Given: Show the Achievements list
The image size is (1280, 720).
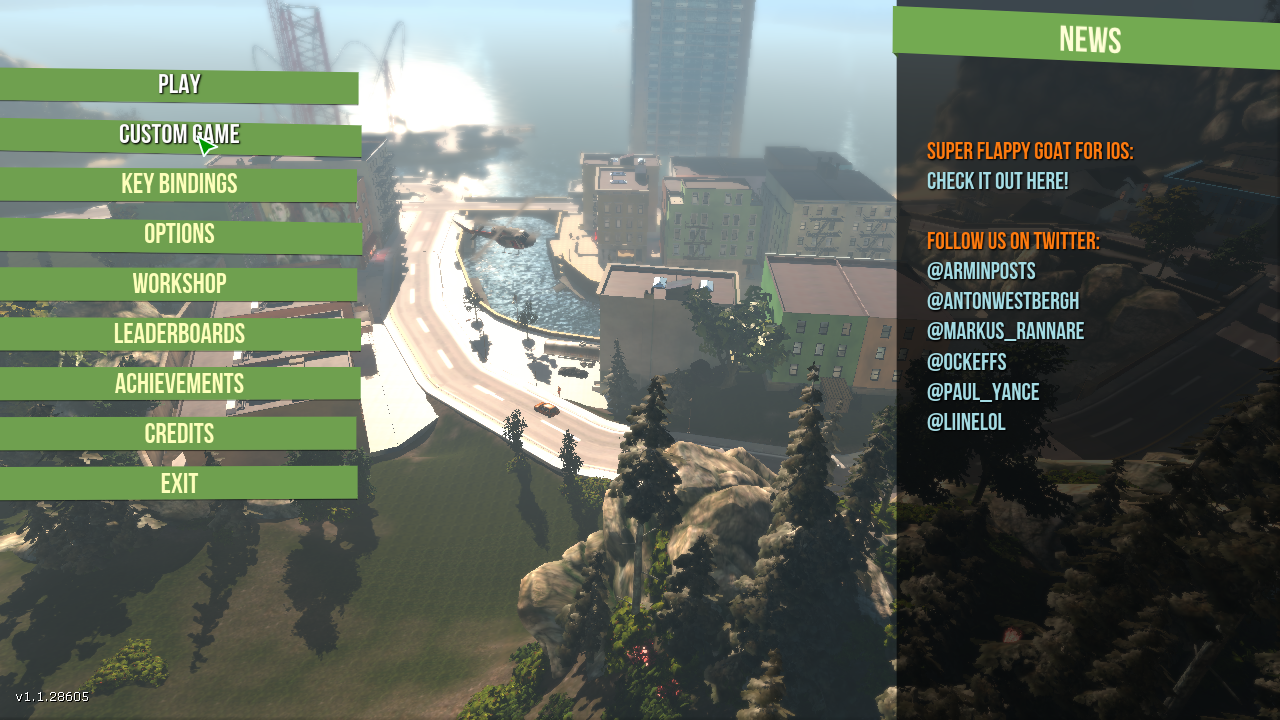Looking at the screenshot, I should tap(179, 385).
